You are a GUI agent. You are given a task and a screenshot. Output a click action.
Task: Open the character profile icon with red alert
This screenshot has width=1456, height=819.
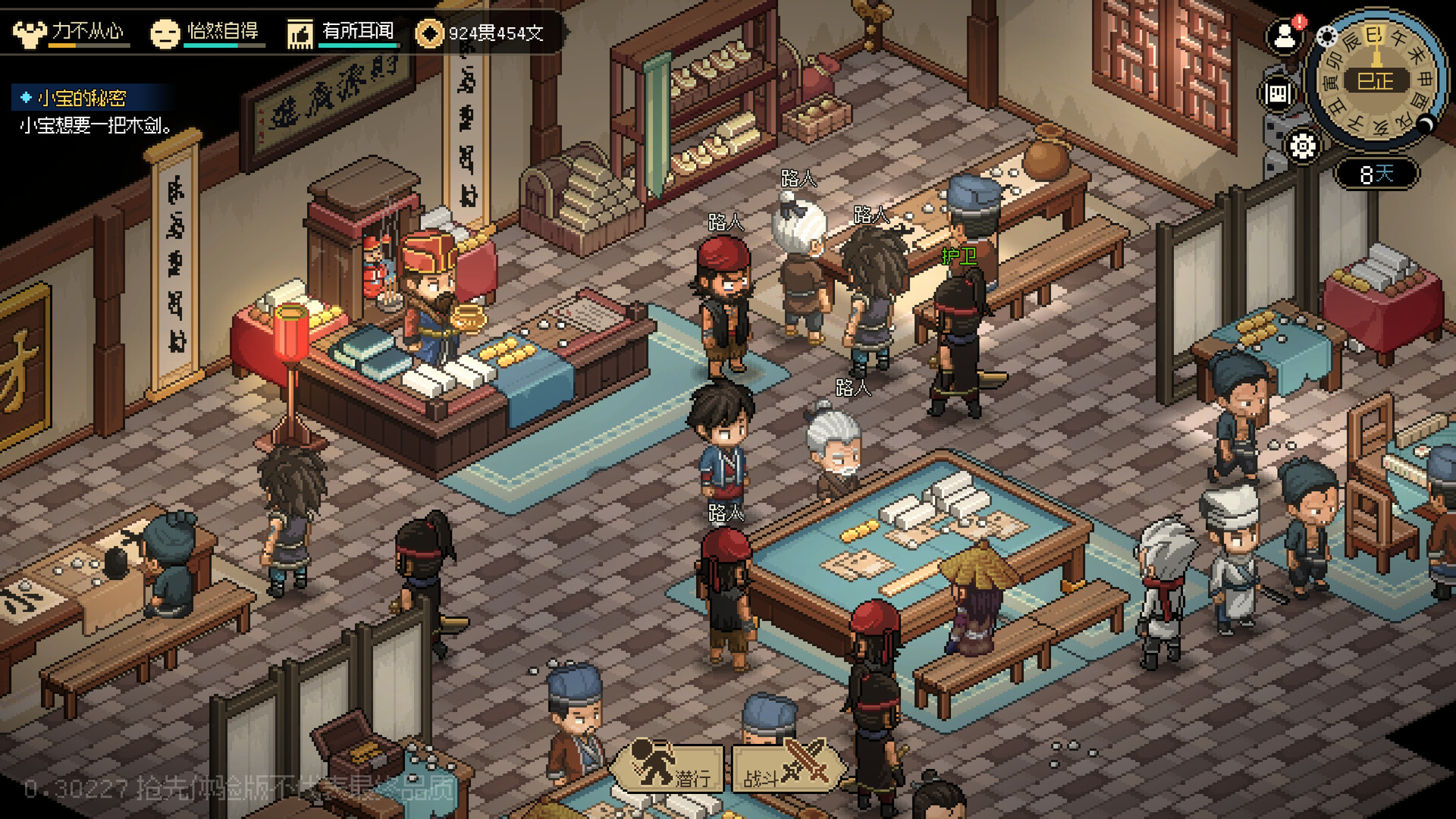(1284, 36)
